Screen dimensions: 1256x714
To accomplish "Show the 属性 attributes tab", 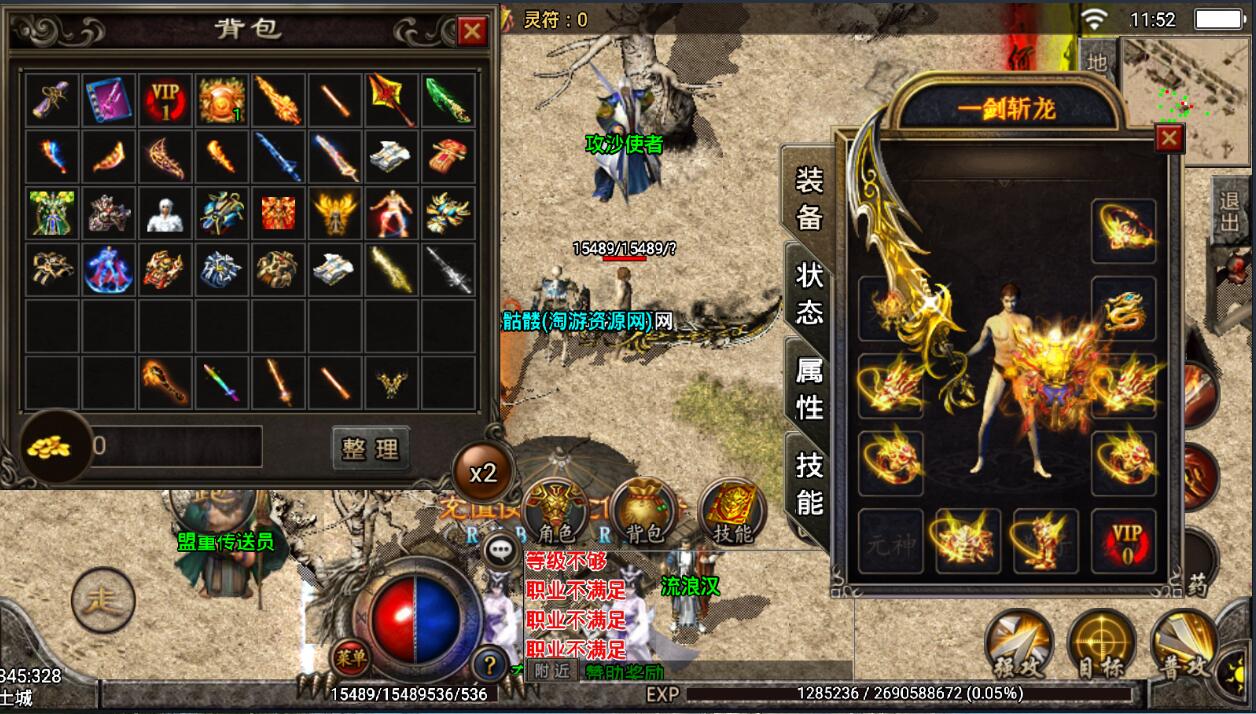I will [x=809, y=389].
